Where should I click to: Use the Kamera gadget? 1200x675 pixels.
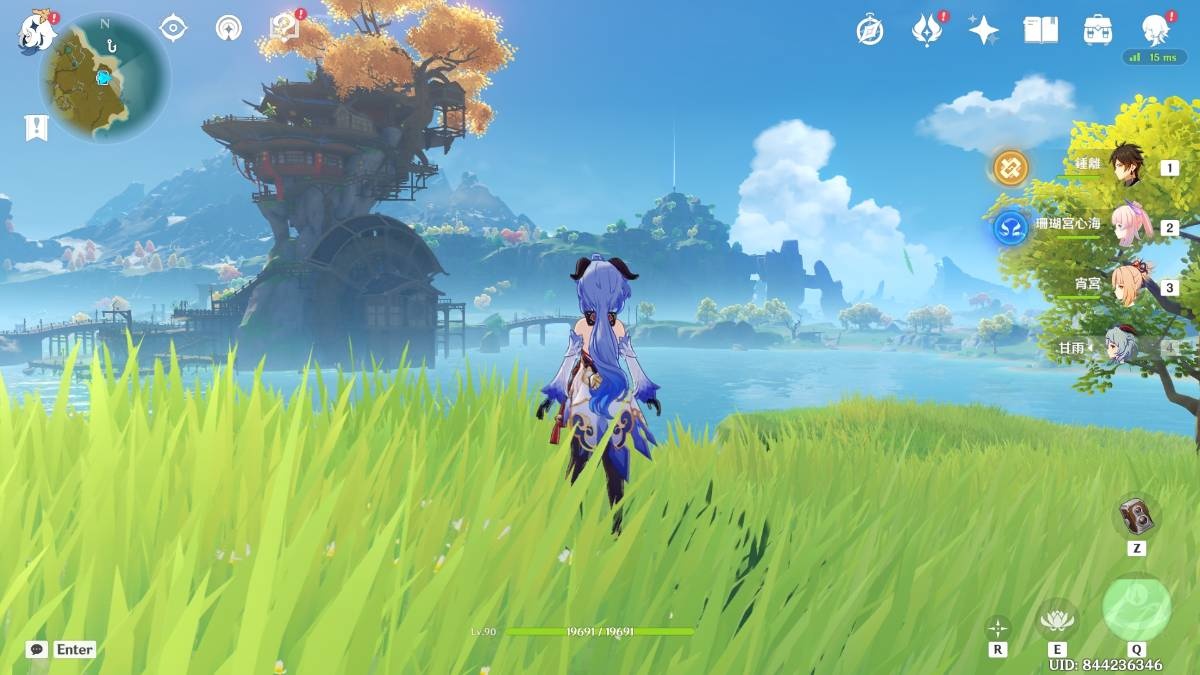tap(1136, 516)
